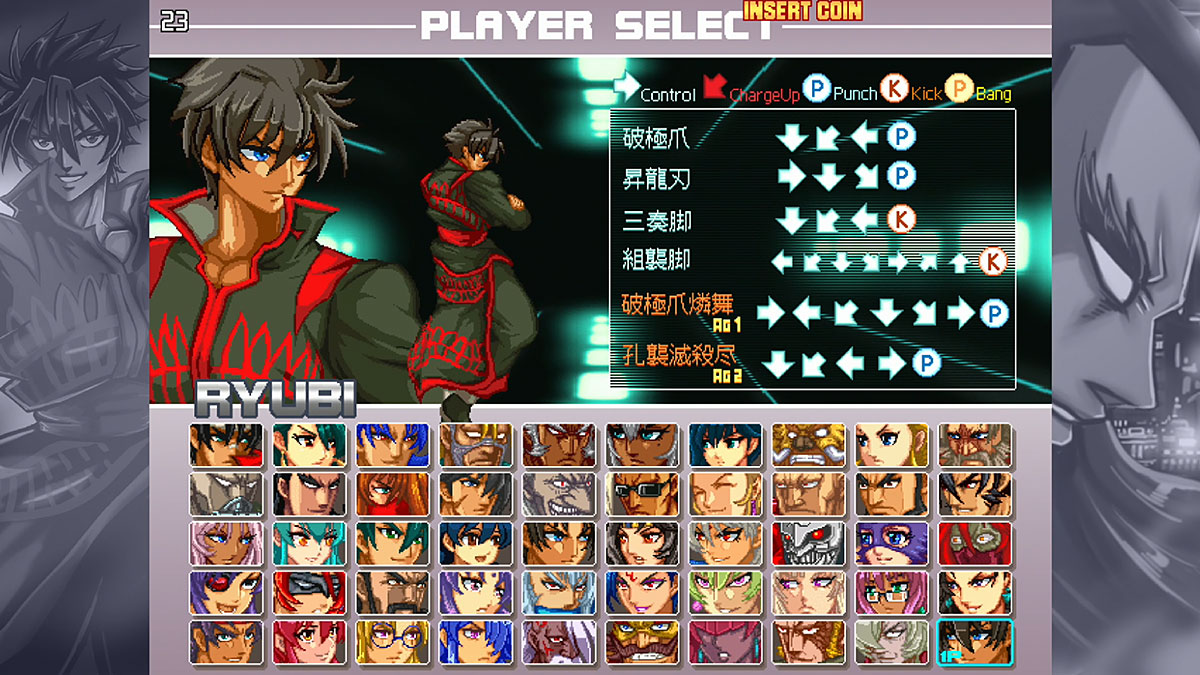Select the highlighted 1P Ryubi portrait

[x=975, y=642]
